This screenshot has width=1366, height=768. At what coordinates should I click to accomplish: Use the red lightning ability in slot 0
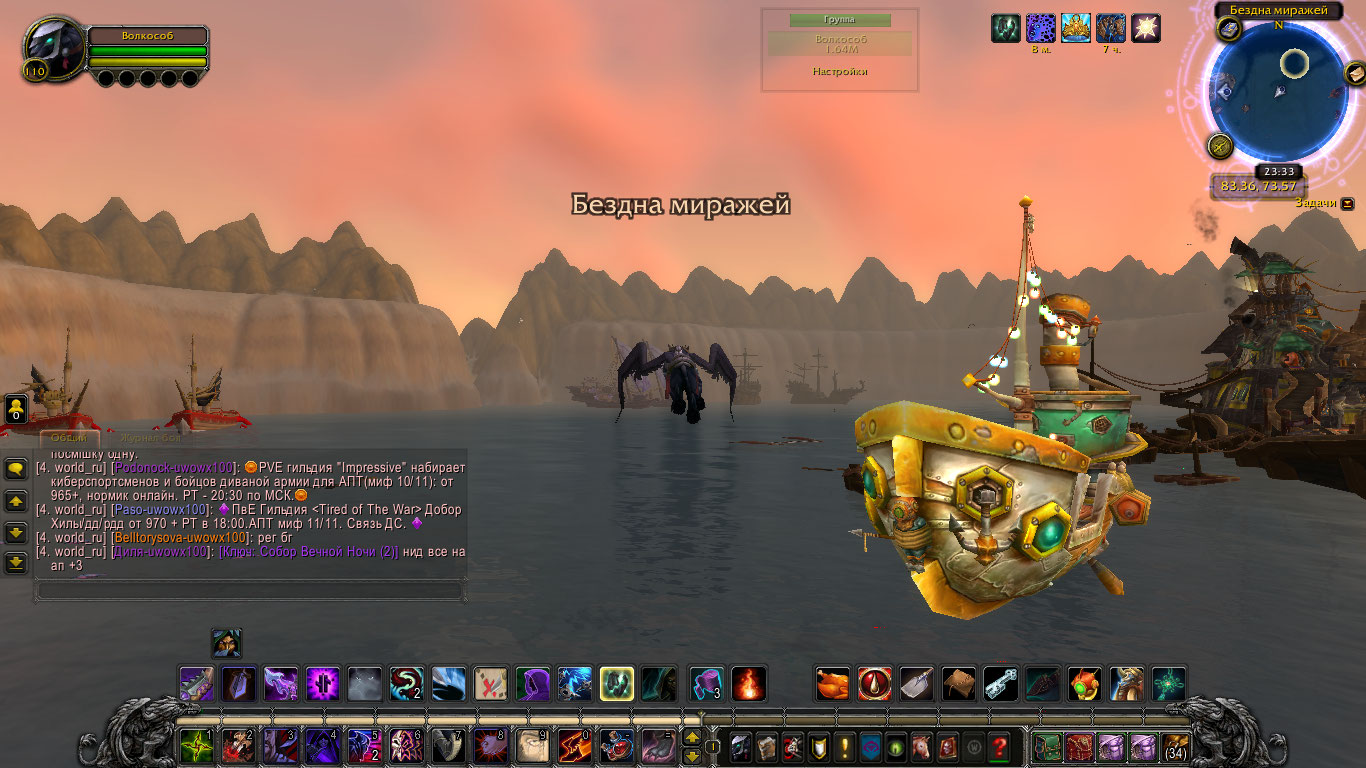pyautogui.click(x=574, y=746)
